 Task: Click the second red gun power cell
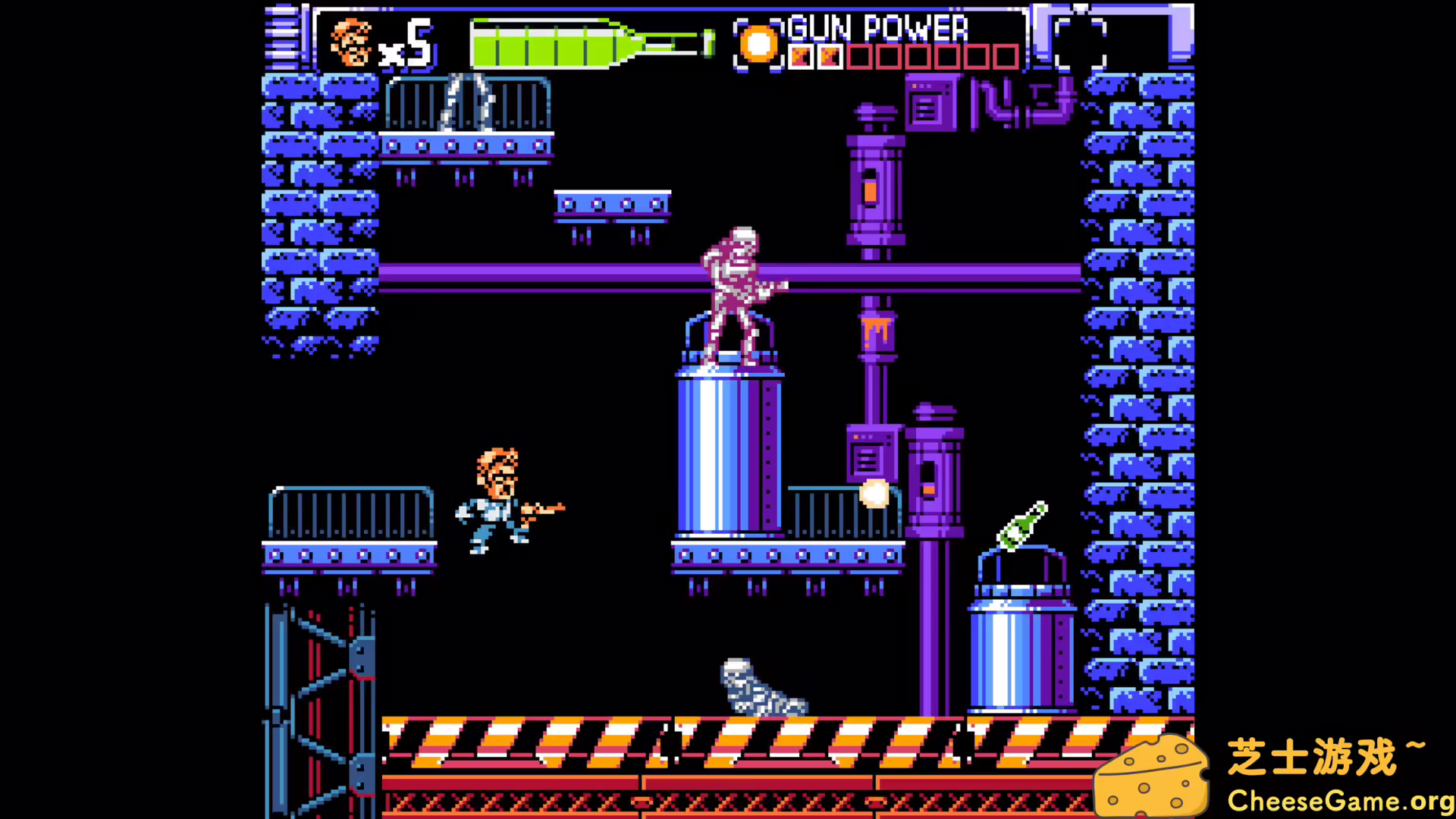click(x=830, y=55)
